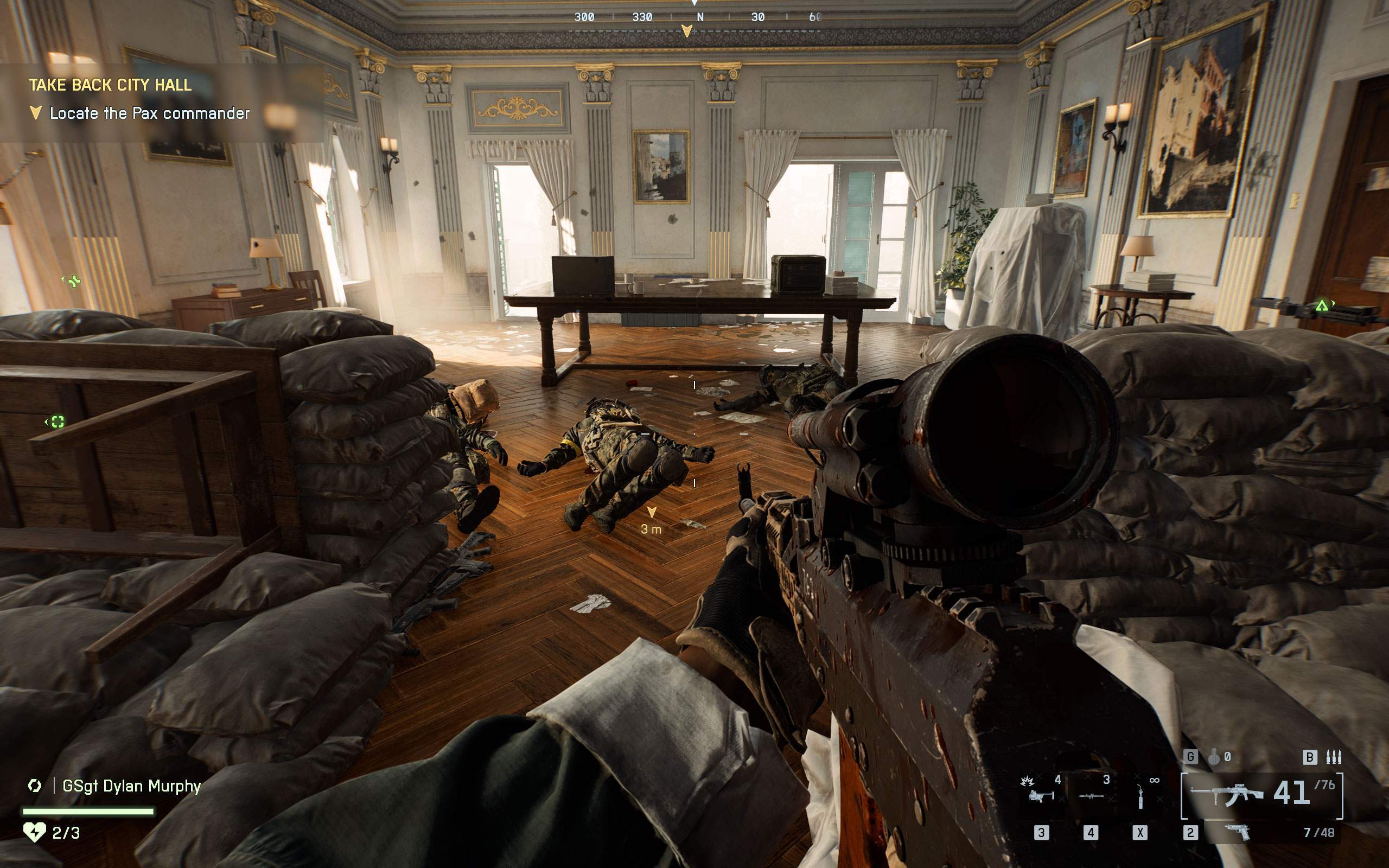Click the grenade count icon
This screenshot has width=1389, height=868.
point(1213,757)
